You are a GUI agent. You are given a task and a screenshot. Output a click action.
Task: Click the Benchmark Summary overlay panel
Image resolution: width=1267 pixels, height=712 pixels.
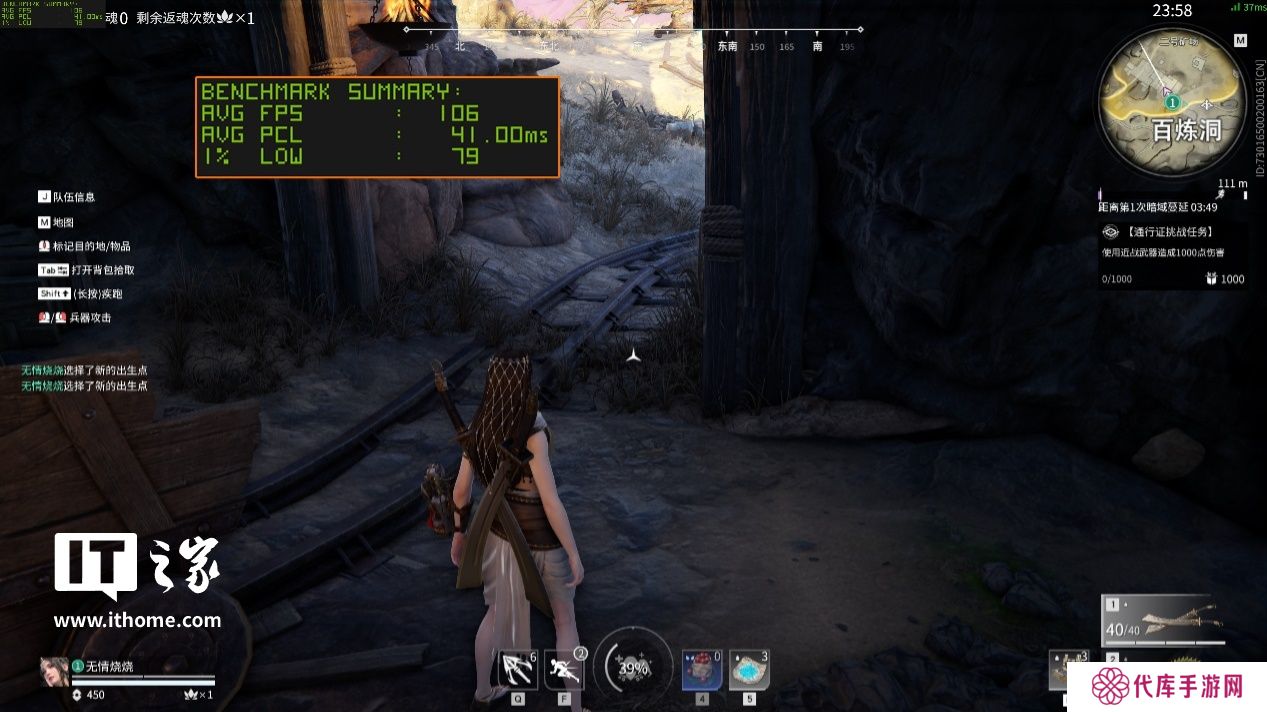point(377,127)
